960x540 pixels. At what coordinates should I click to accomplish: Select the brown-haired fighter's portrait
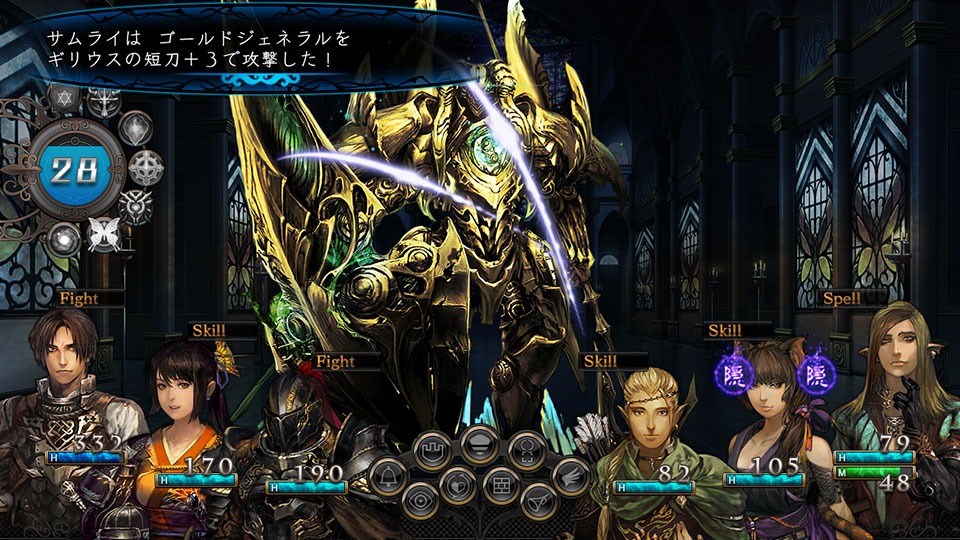click(67, 370)
